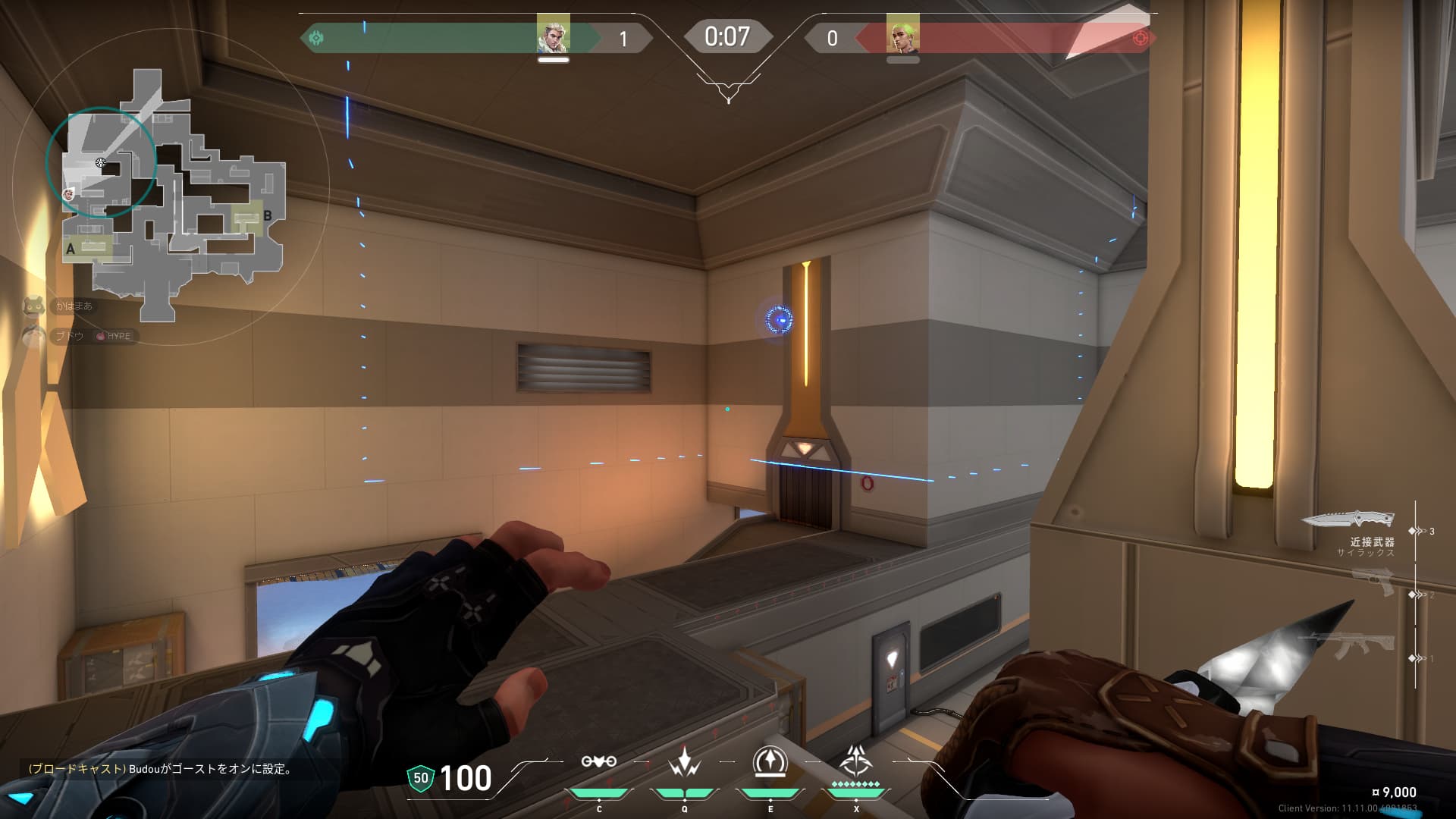Trigger the E-slot dome ability icon
1456x819 pixels.
(x=770, y=761)
